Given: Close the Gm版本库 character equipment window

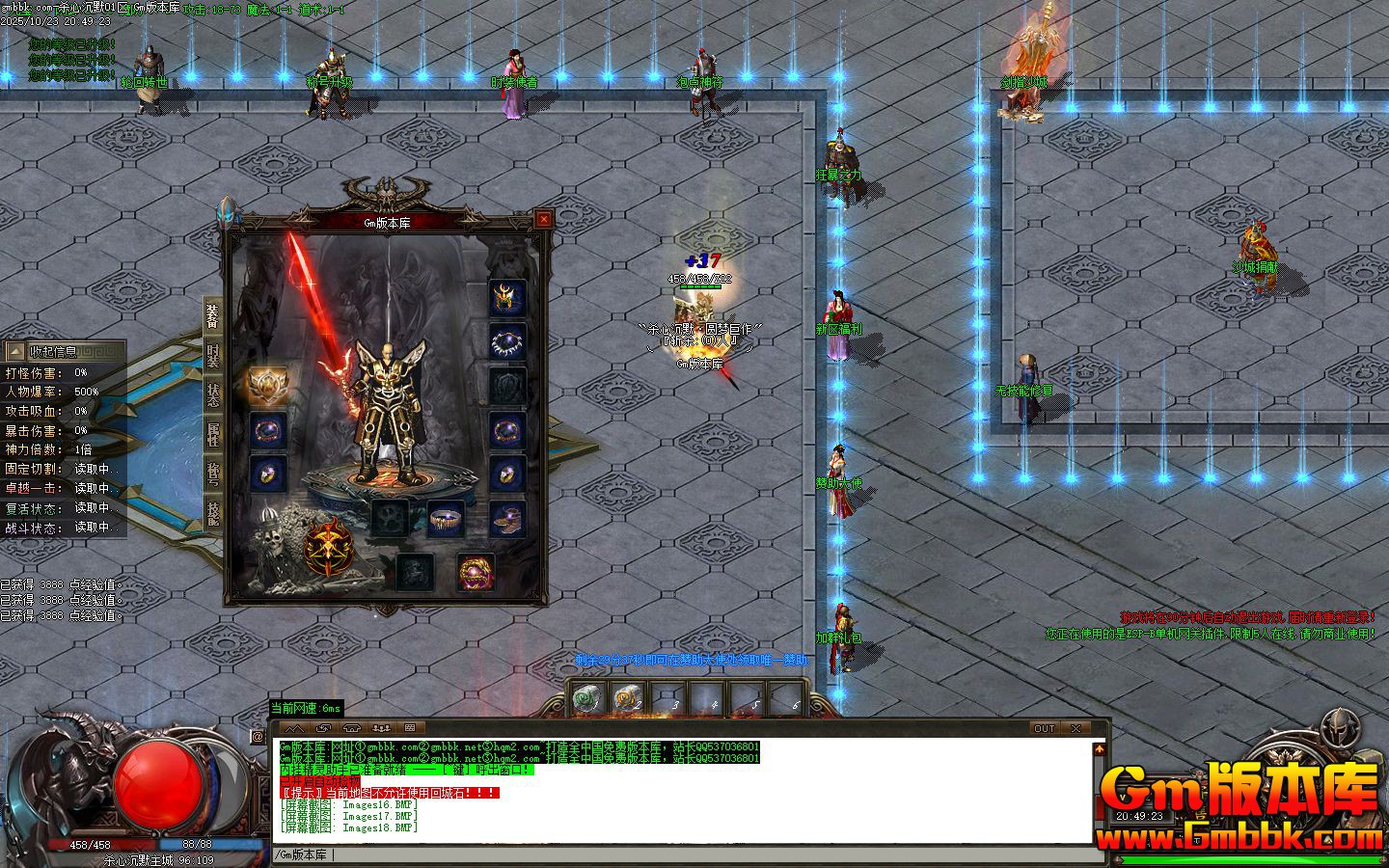Looking at the screenshot, I should [544, 219].
